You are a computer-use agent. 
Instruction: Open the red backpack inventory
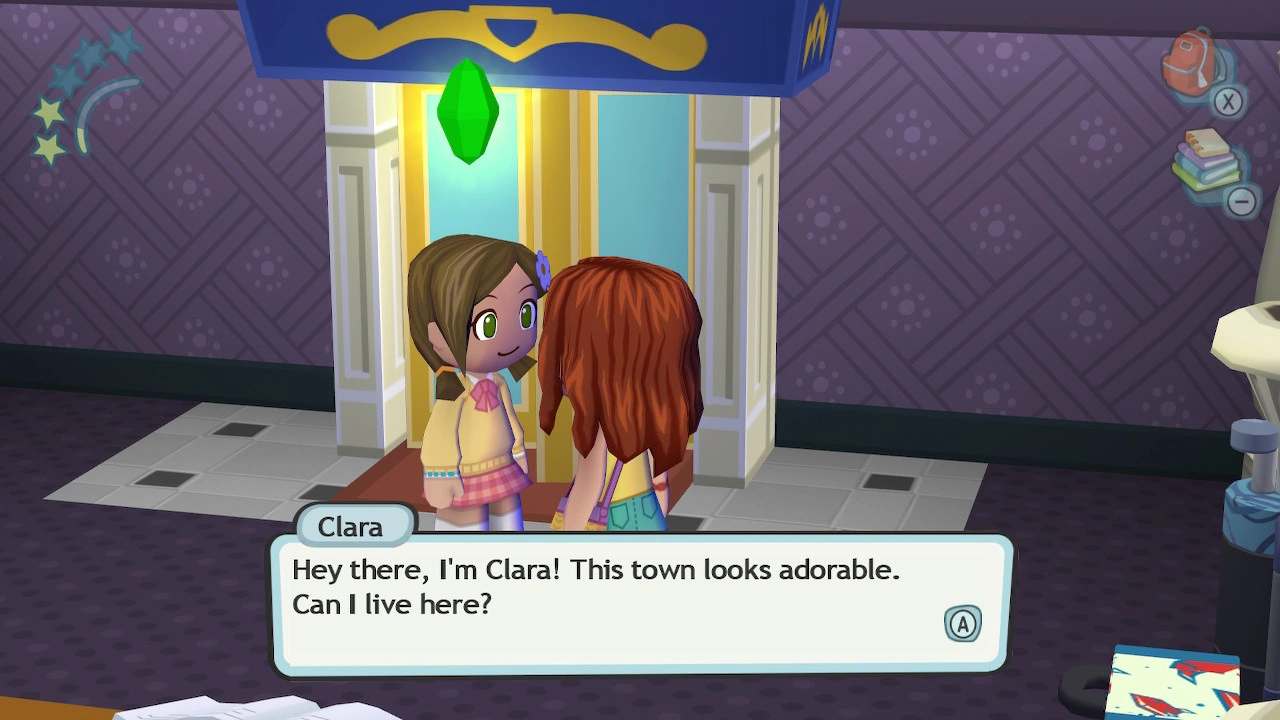(1193, 64)
